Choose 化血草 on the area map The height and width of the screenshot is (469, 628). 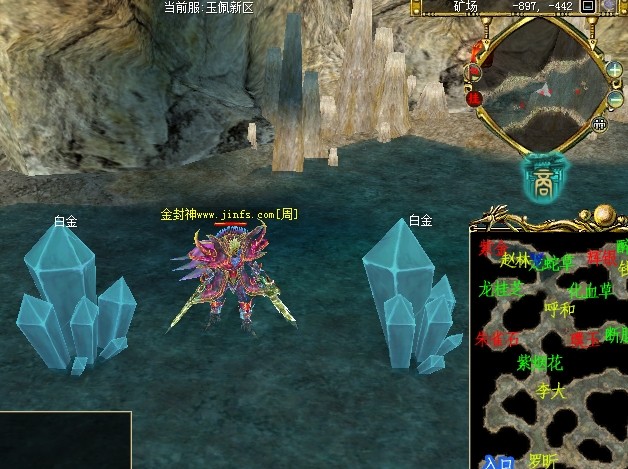click(x=591, y=290)
